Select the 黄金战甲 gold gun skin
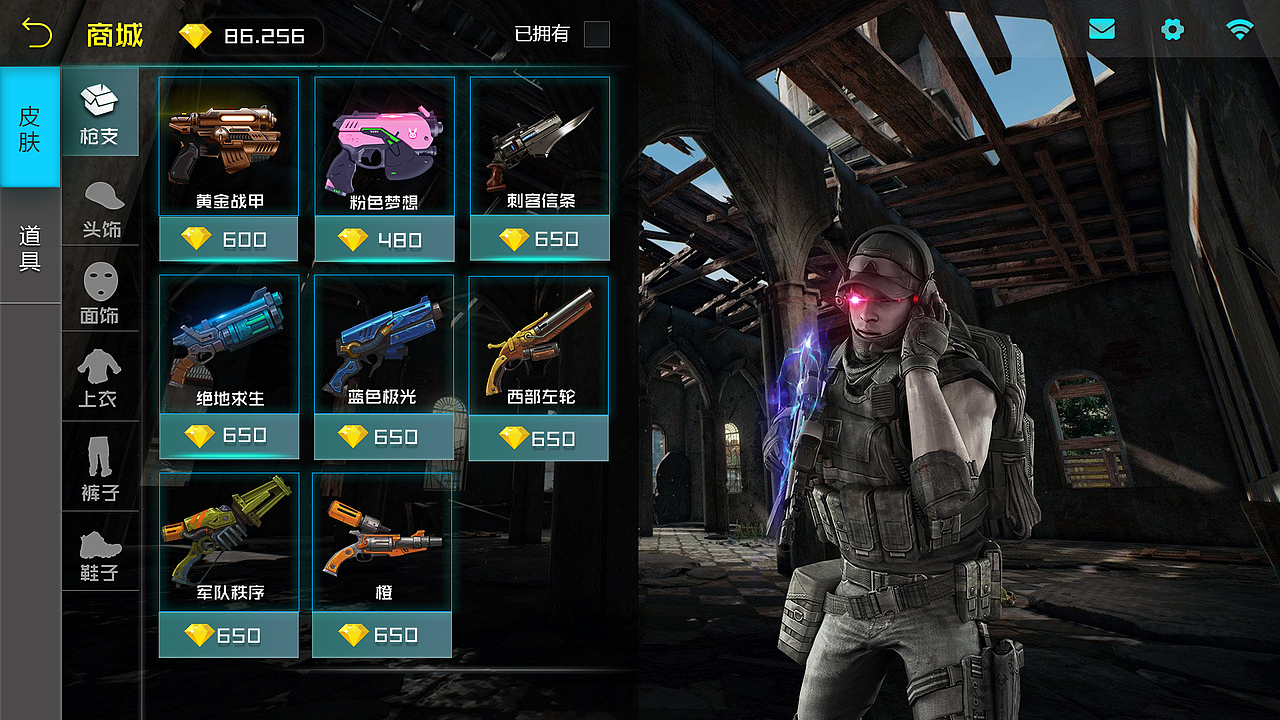 pos(229,146)
